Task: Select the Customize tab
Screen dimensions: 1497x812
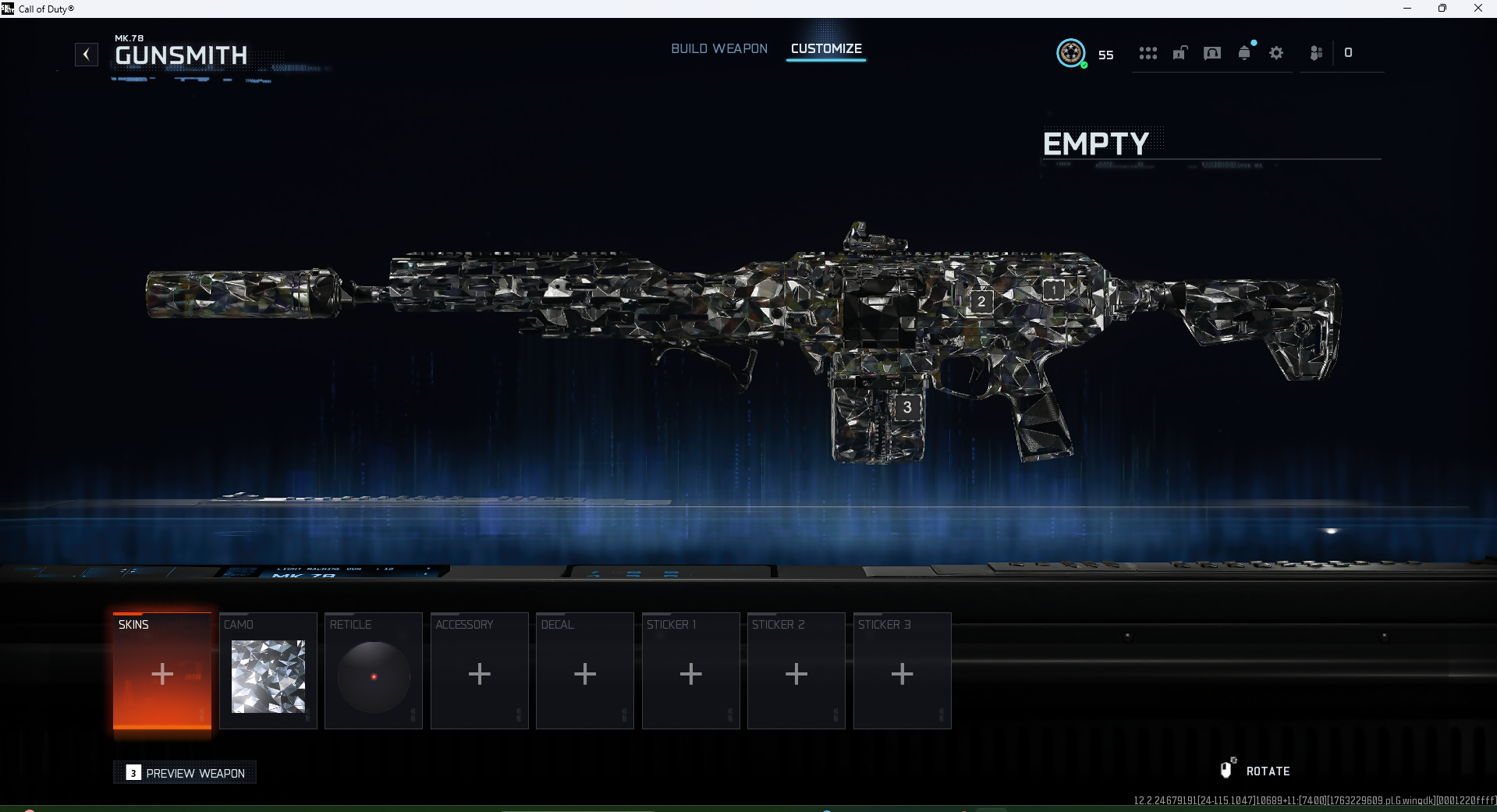Action: coord(826,48)
